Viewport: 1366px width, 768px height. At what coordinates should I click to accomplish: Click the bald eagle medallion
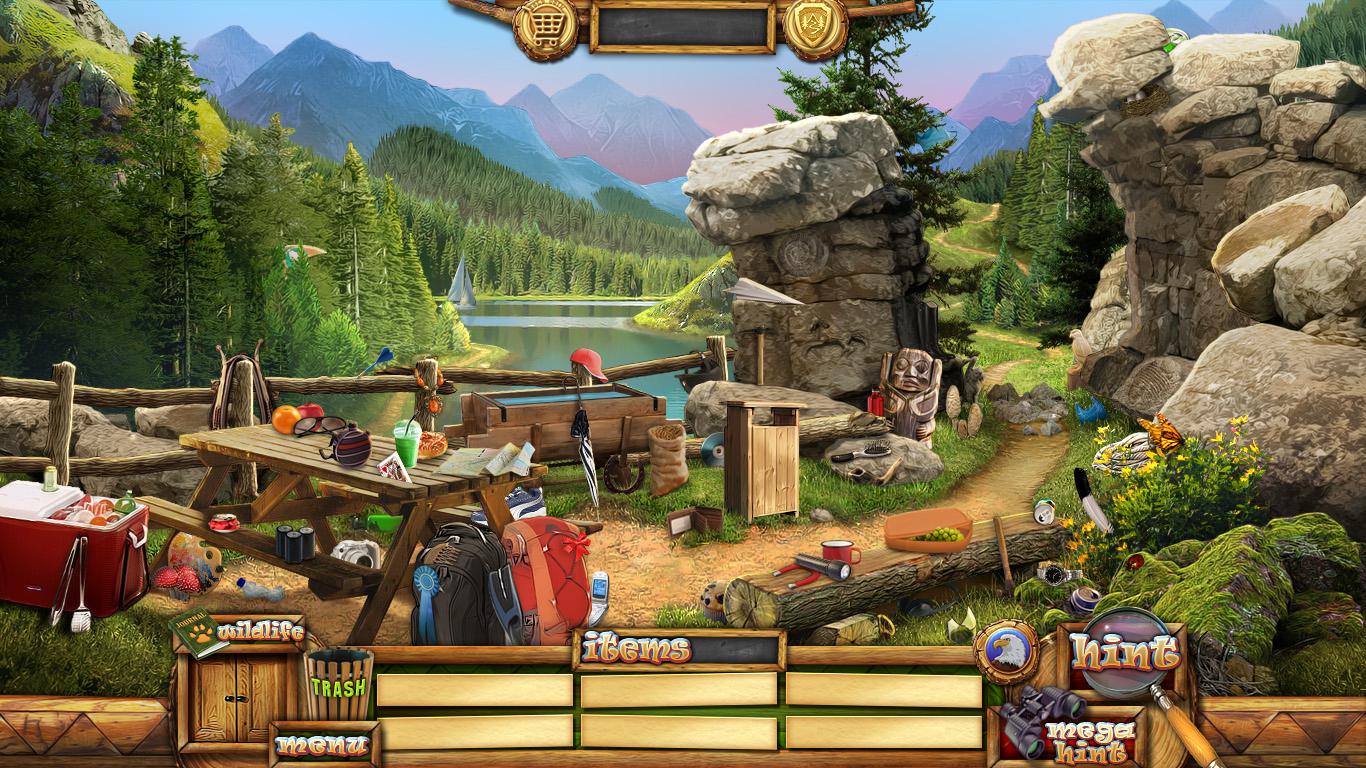(1006, 652)
